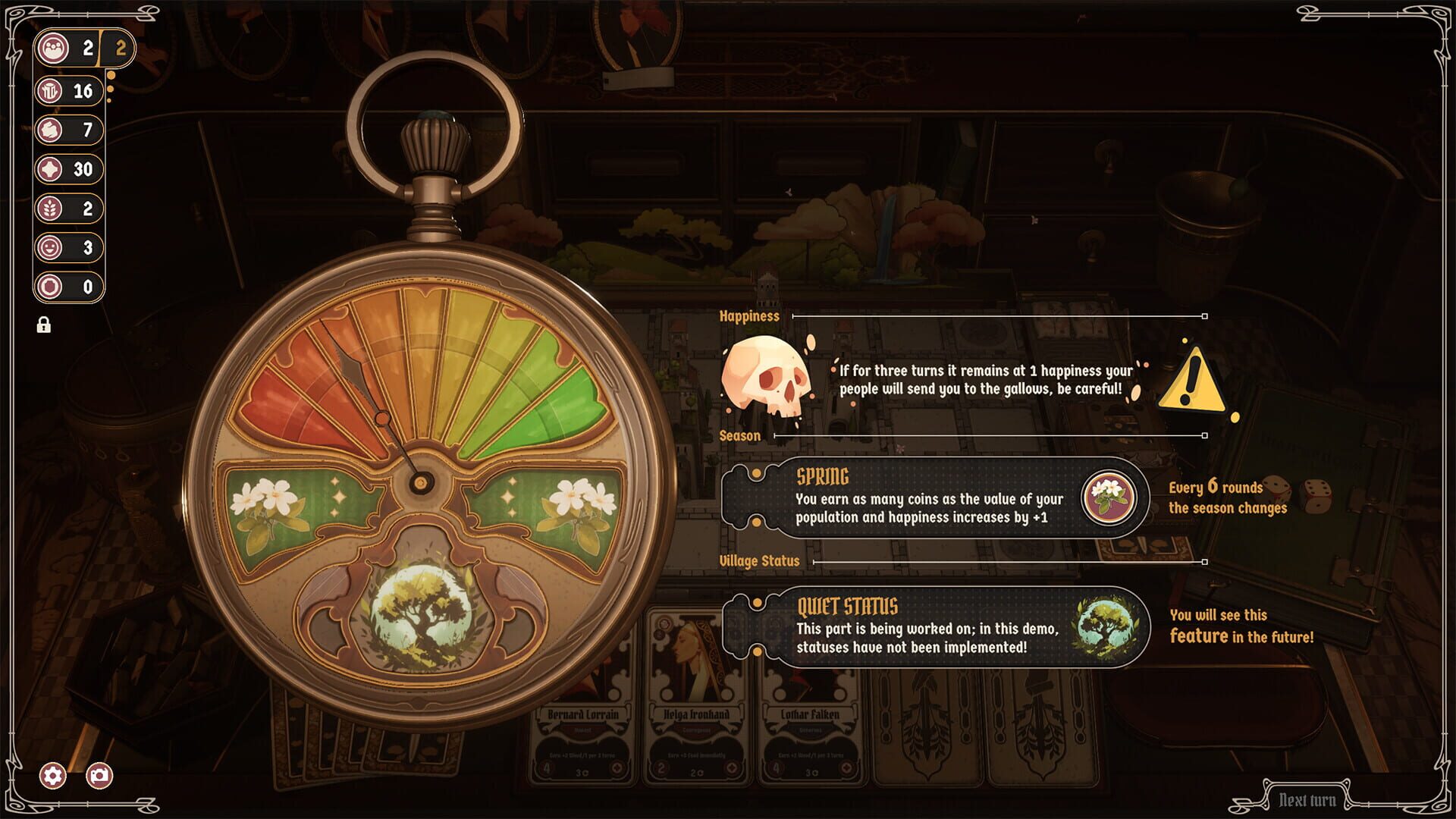
Task: Select the happiness smiley face resource icon
Action: pos(52,249)
